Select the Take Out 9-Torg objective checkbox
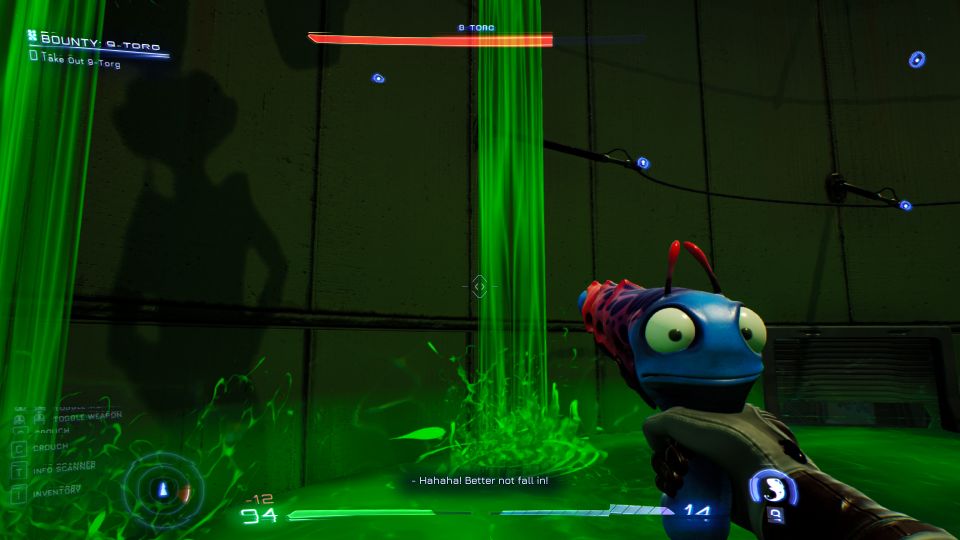This screenshot has width=960, height=540. 33,58
